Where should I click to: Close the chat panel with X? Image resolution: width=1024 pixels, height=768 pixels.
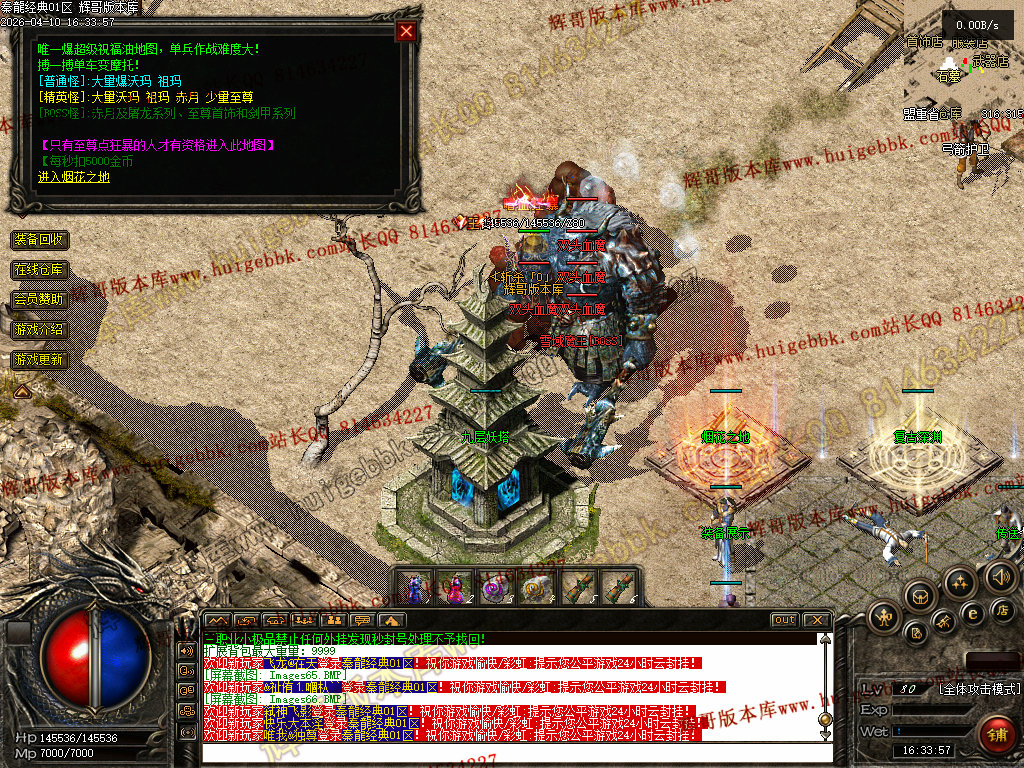point(816,620)
